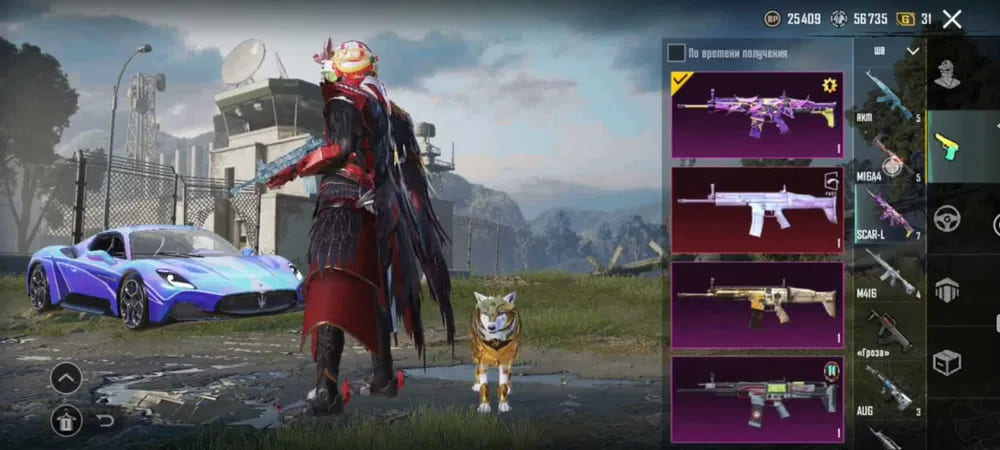
Task: Open the weapon skins pistol category
Action: (x=946, y=146)
